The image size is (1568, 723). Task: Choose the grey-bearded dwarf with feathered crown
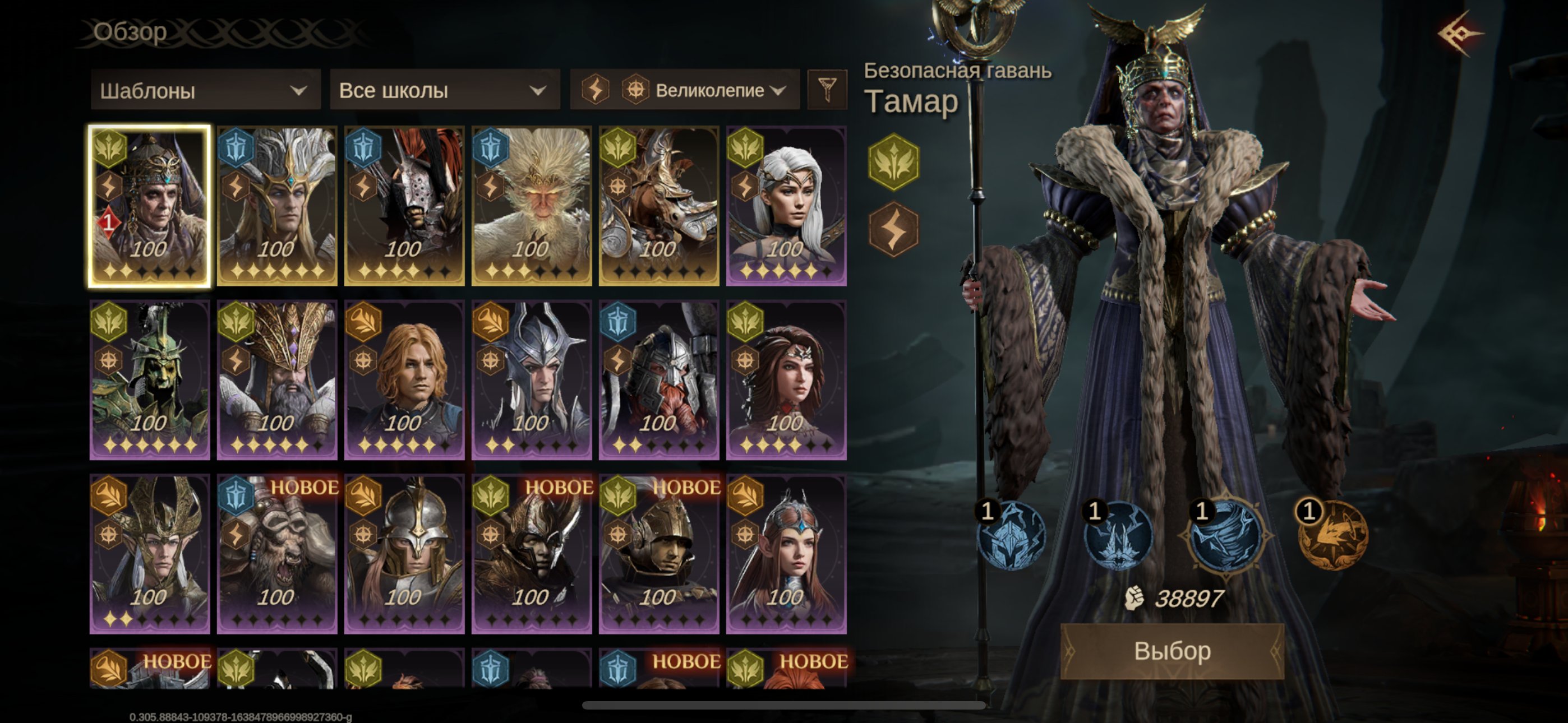coord(277,380)
